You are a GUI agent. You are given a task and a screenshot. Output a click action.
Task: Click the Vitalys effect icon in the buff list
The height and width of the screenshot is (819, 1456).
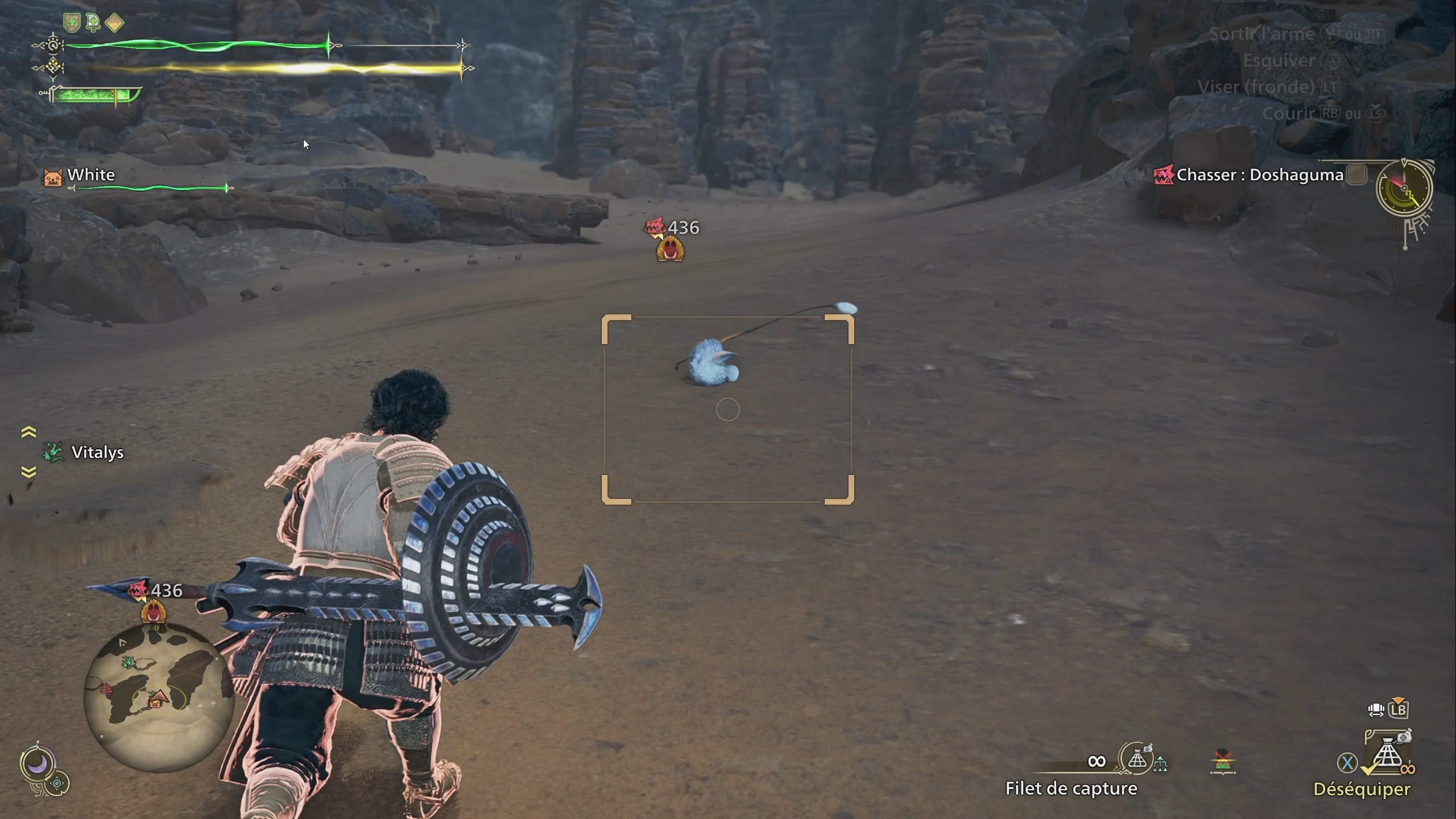(52, 452)
